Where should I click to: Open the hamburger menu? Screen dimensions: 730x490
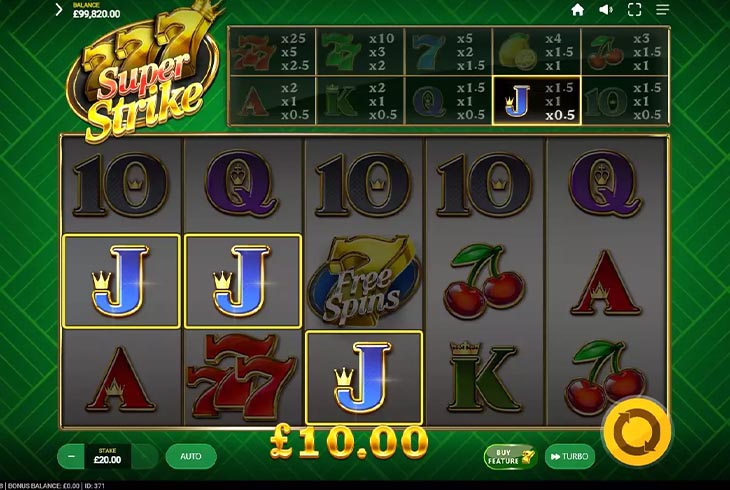click(x=662, y=10)
